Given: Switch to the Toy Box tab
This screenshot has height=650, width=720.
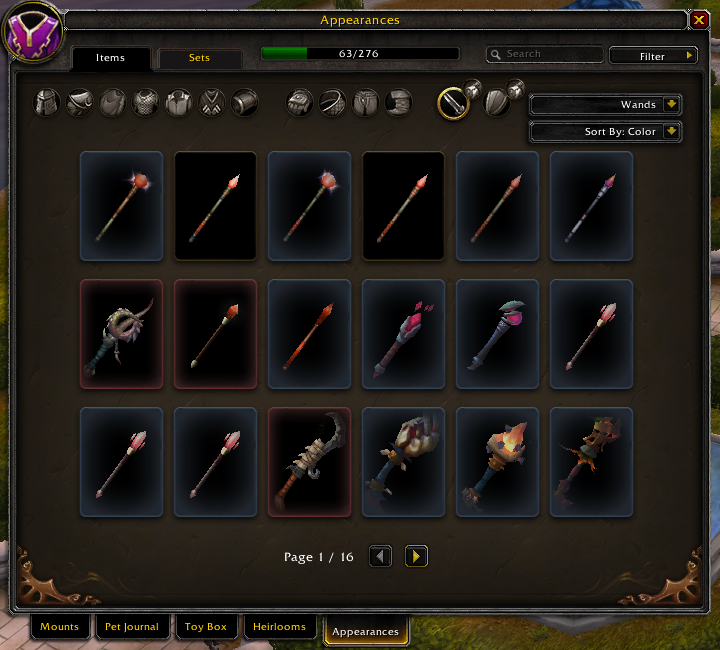Looking at the screenshot, I should click(x=206, y=628).
